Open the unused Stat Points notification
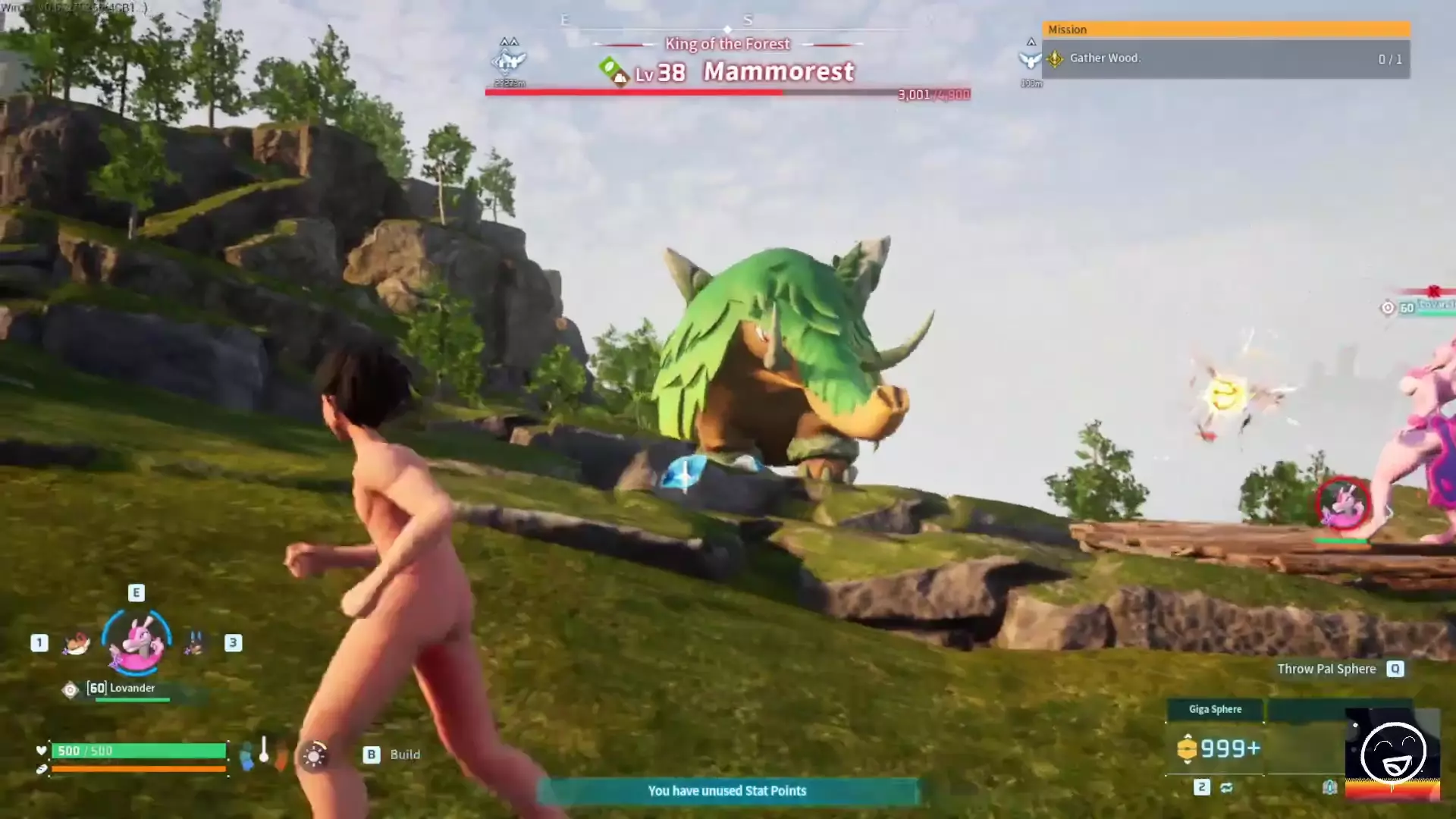1456x819 pixels. [726, 791]
